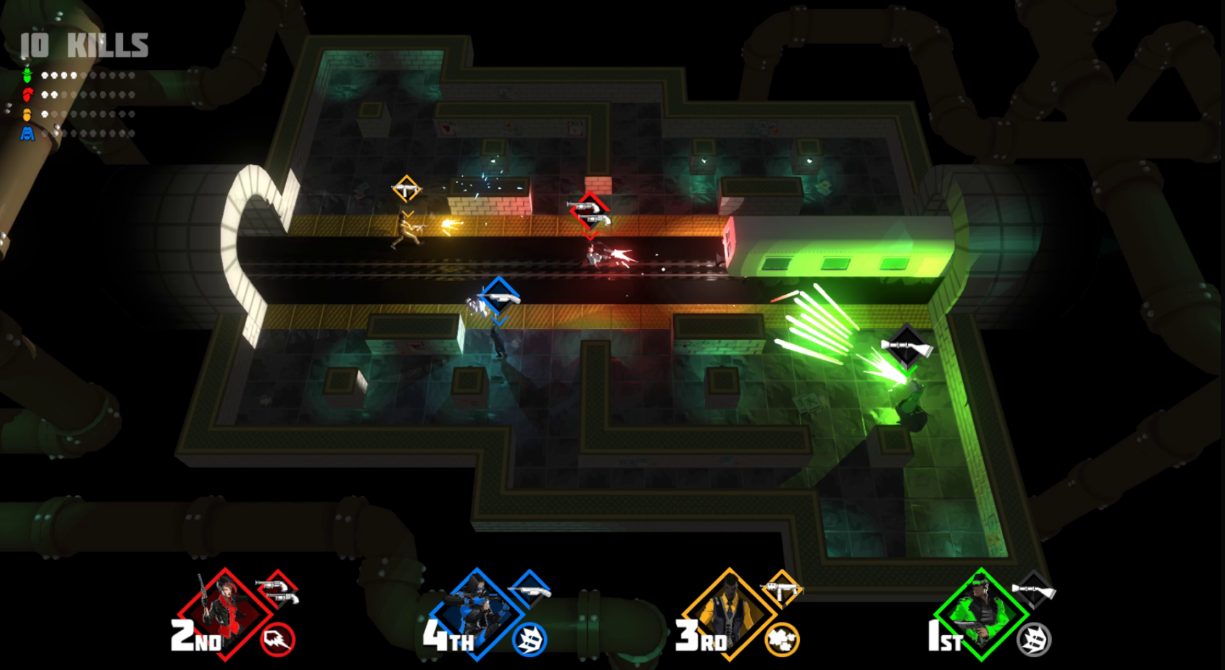The height and width of the screenshot is (670, 1225).
Task: Activate the blue player's round ability icon
Action: click(529, 639)
